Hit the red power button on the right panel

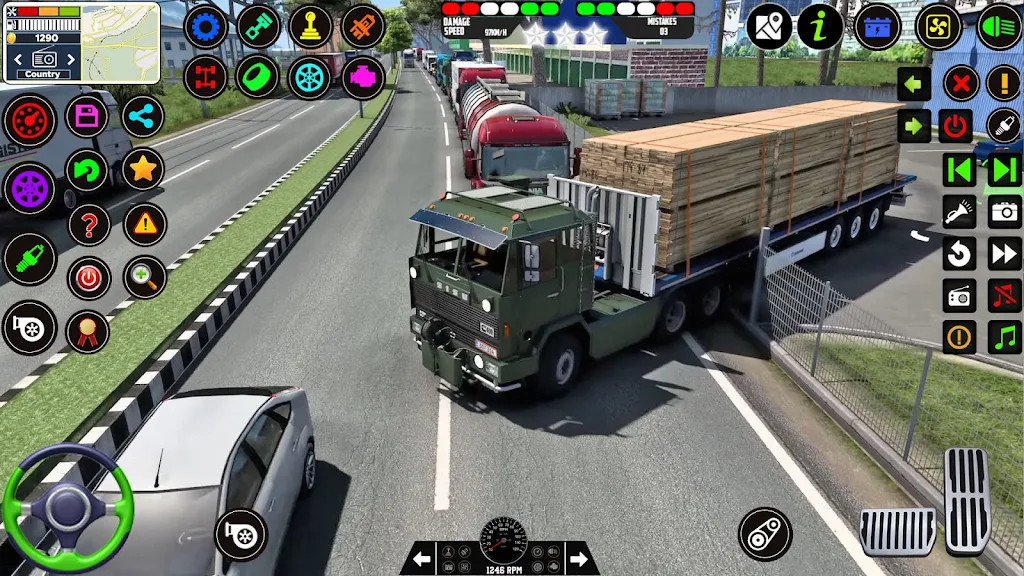958,126
